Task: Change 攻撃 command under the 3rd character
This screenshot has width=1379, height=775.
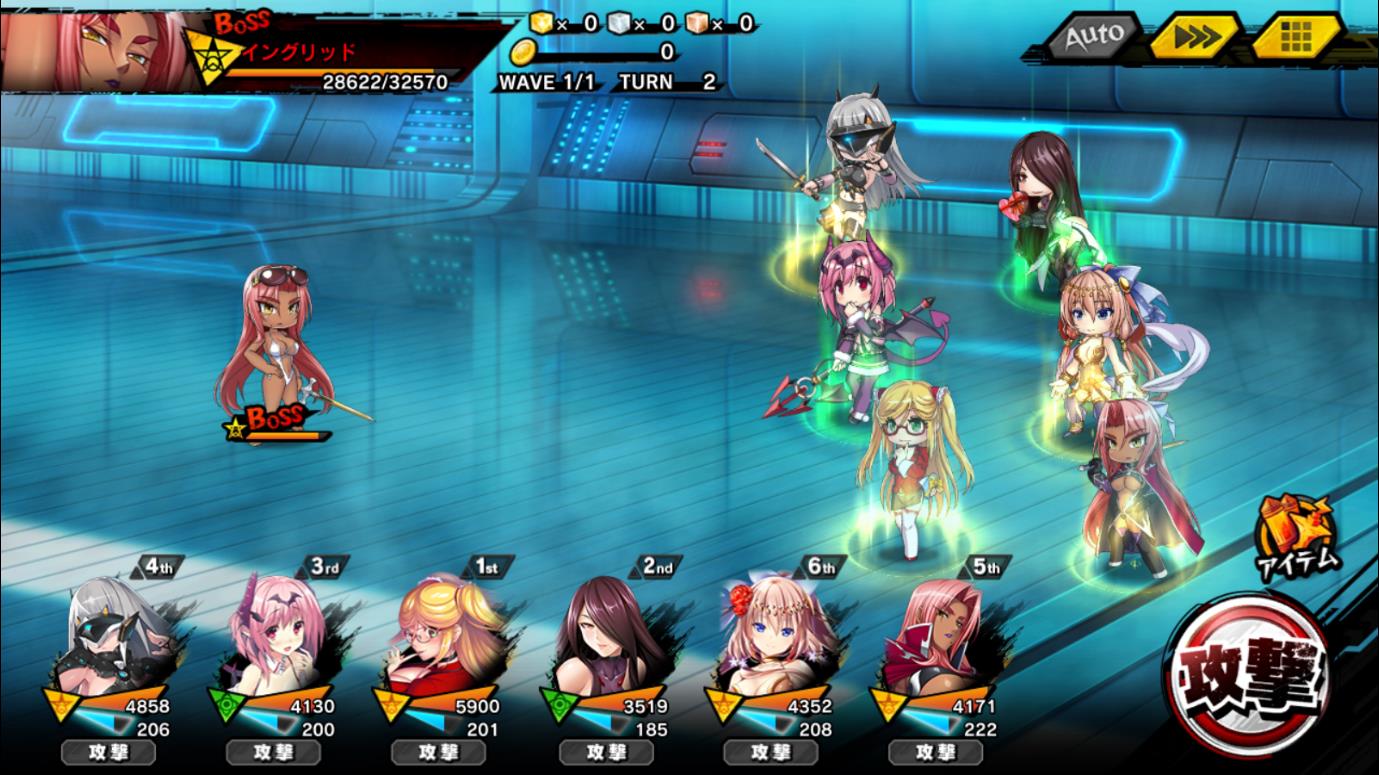Action: (x=273, y=752)
